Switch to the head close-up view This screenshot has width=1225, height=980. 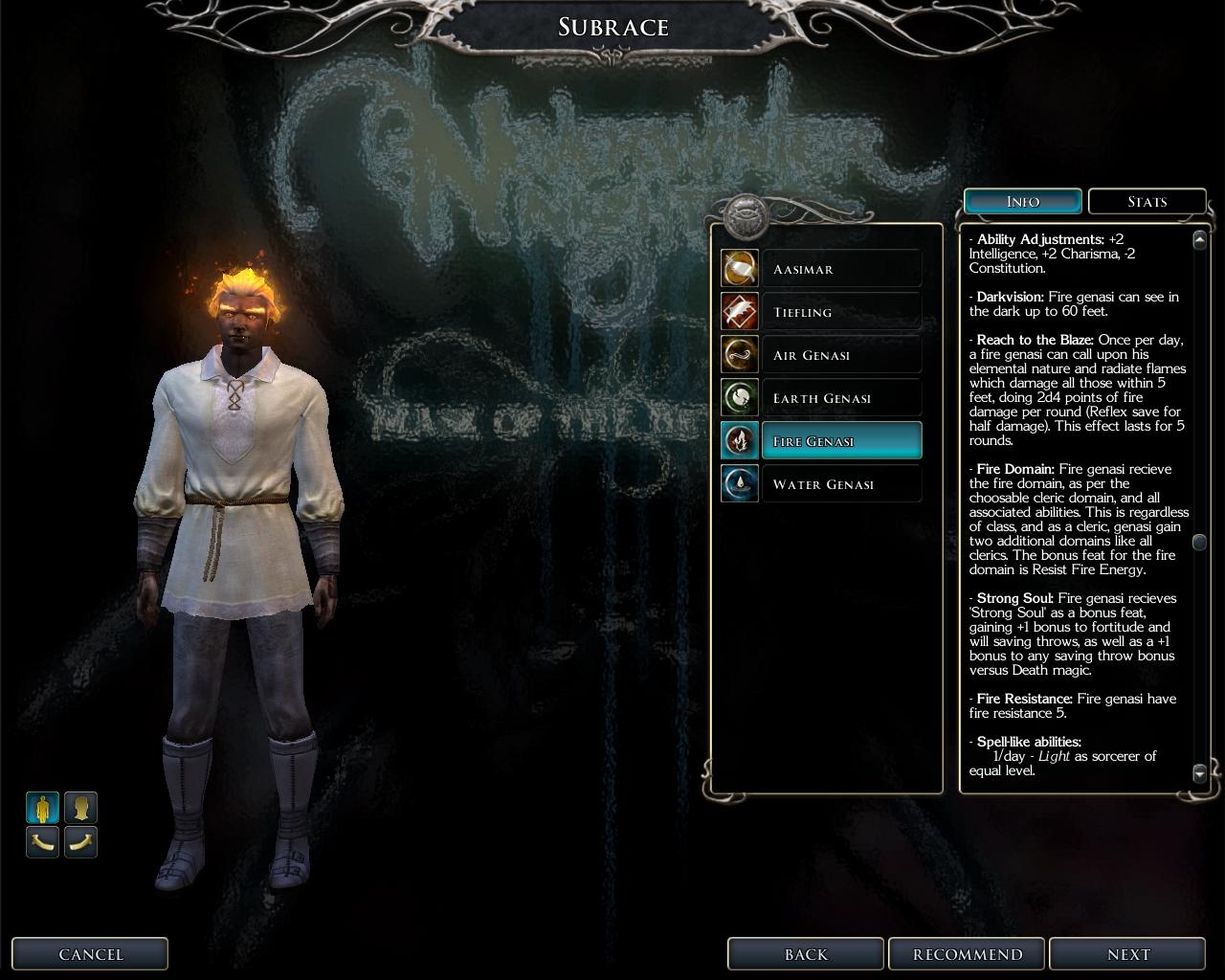[x=80, y=808]
